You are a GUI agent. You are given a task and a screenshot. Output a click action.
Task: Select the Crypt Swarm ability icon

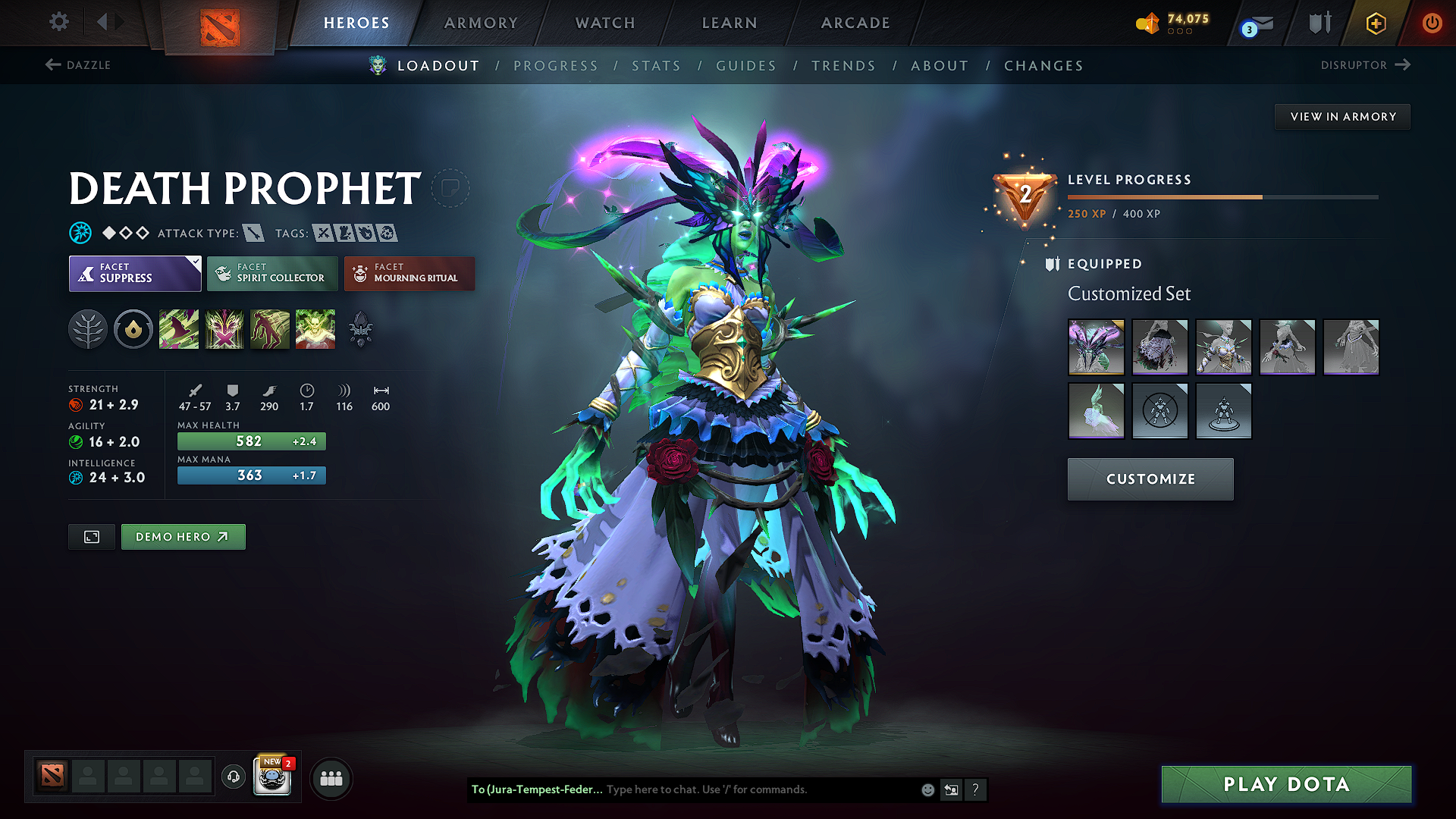point(179,328)
